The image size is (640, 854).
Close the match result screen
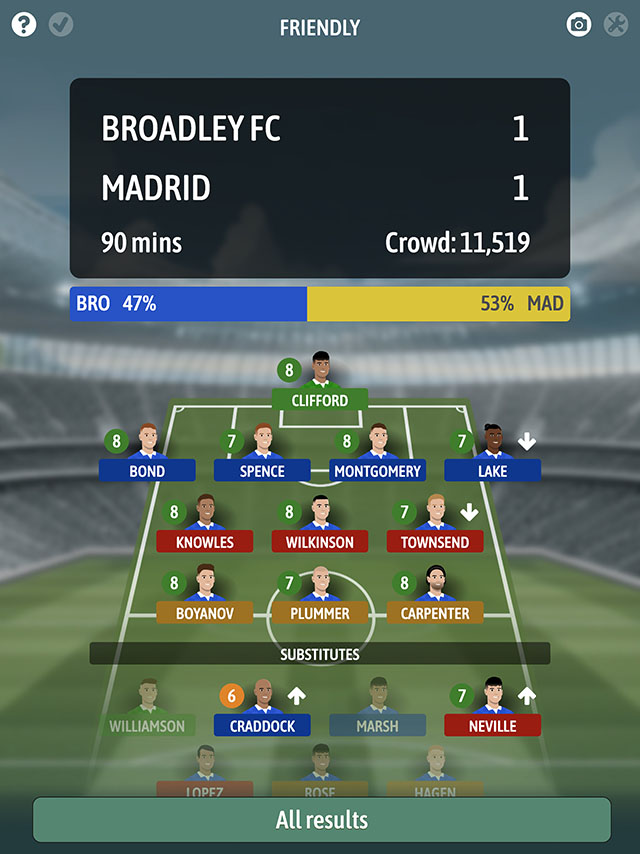pos(615,25)
